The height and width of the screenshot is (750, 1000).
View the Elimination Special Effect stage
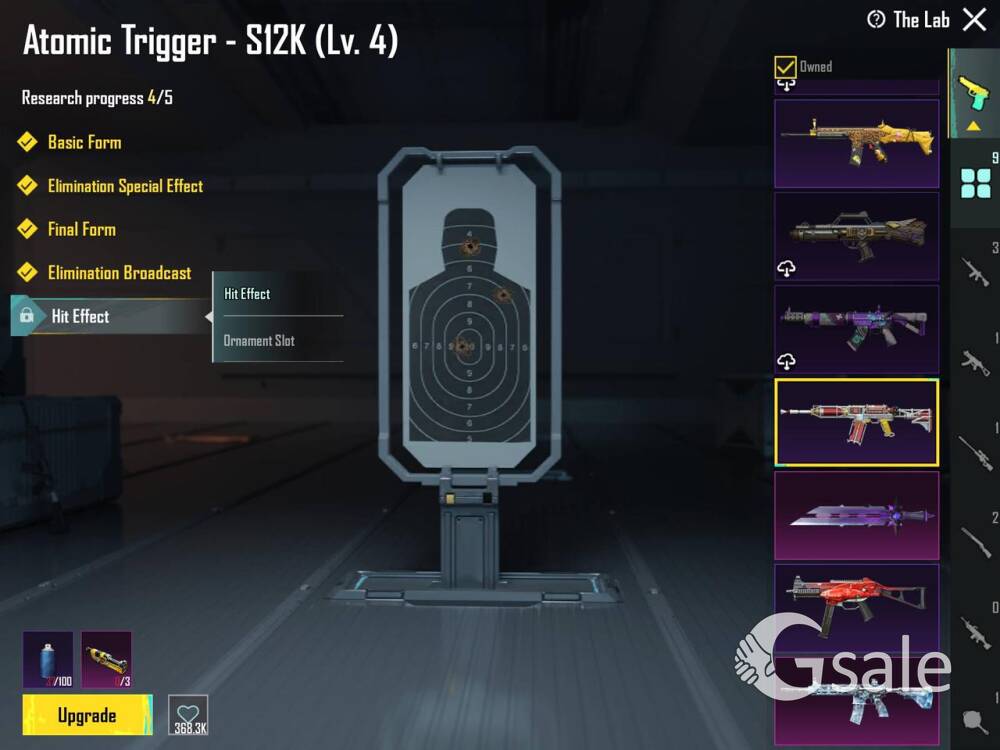[124, 186]
